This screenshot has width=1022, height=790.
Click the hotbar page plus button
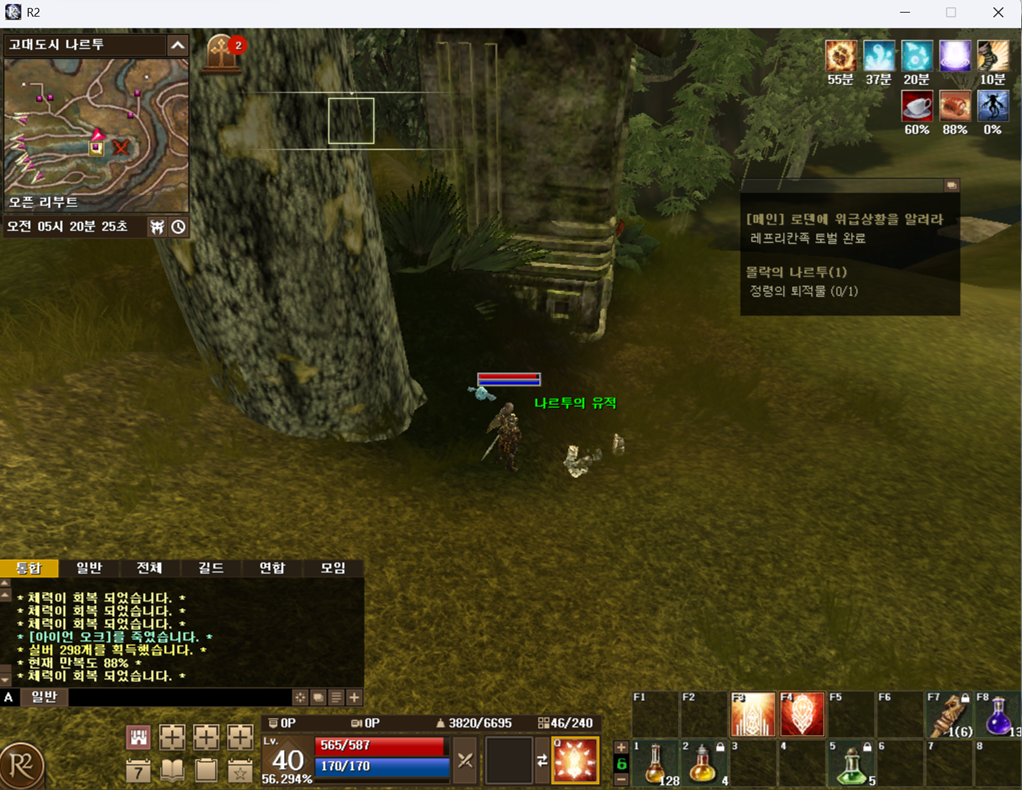coord(621,747)
